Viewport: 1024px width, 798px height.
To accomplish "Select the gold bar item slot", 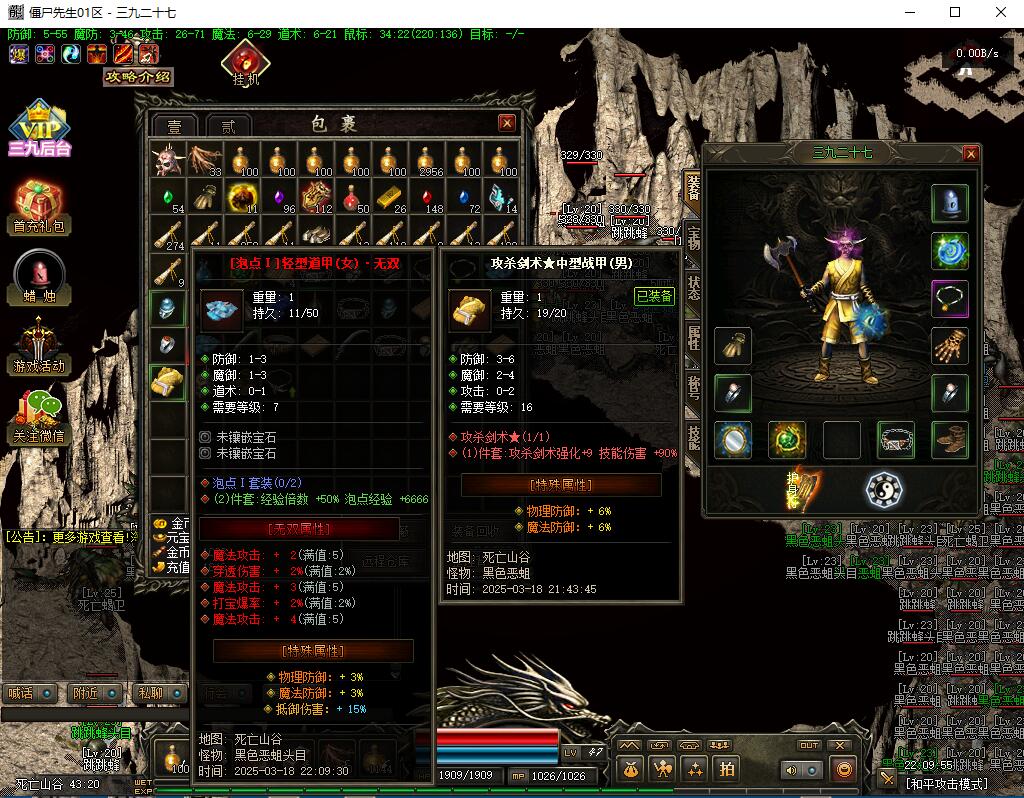I will pos(391,196).
